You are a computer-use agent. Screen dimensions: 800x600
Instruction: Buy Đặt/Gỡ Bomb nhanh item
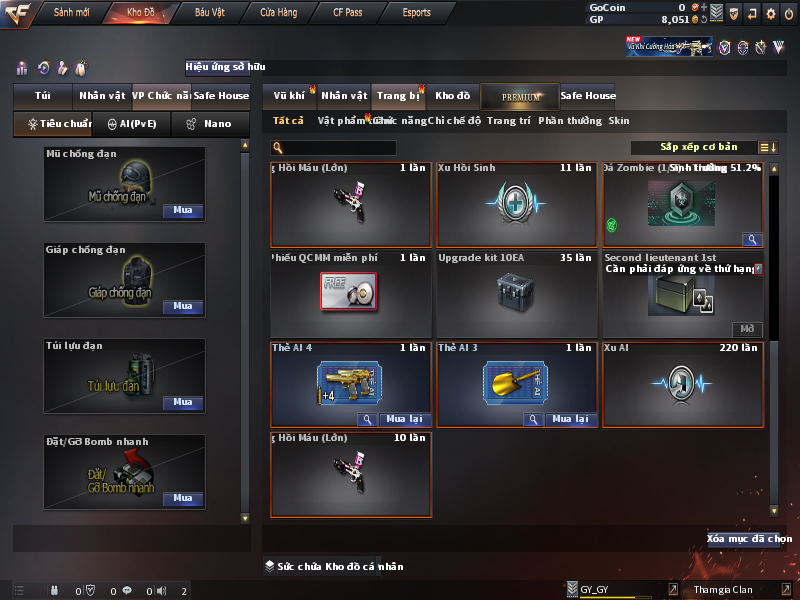click(x=182, y=498)
